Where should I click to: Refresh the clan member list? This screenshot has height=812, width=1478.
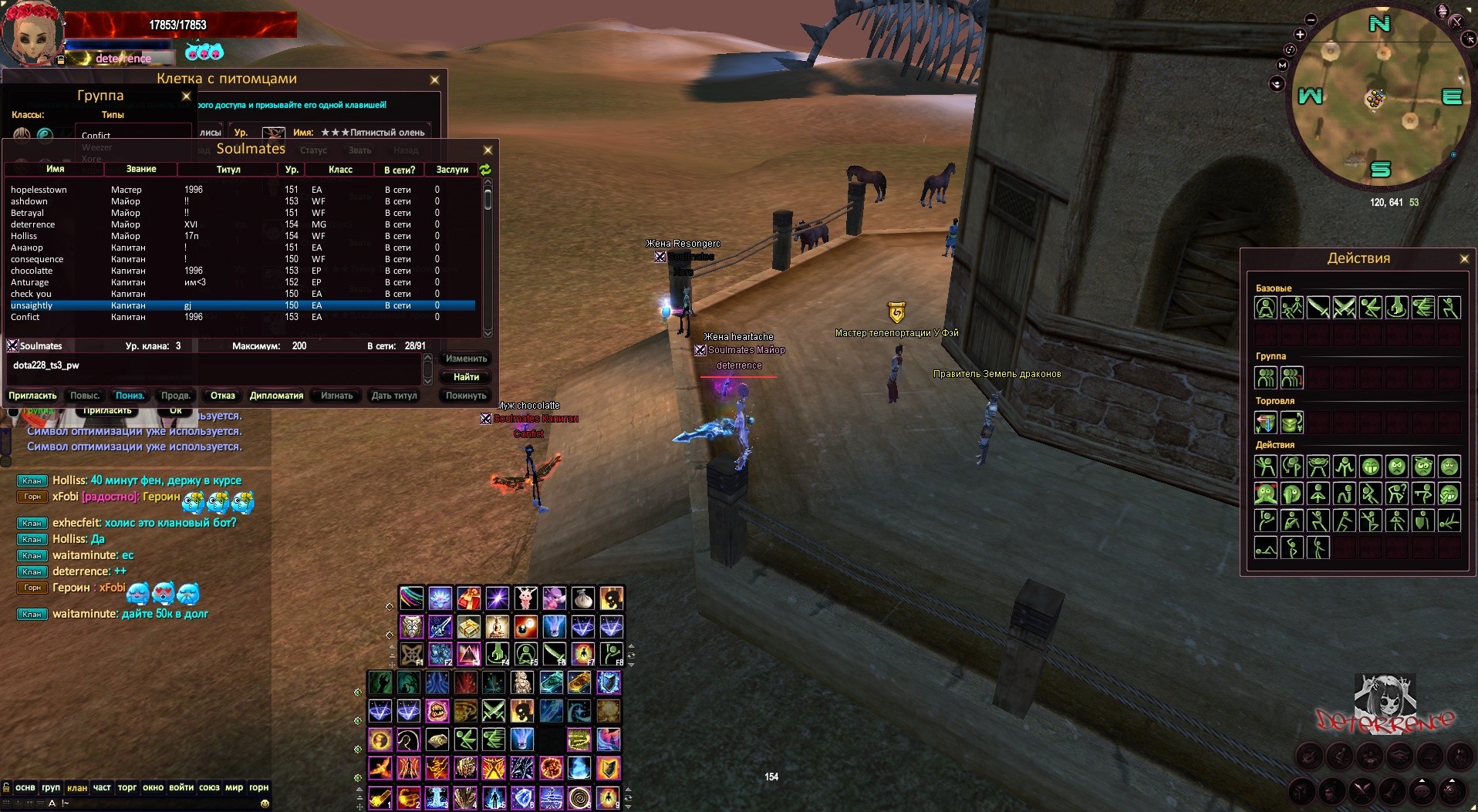[x=485, y=169]
